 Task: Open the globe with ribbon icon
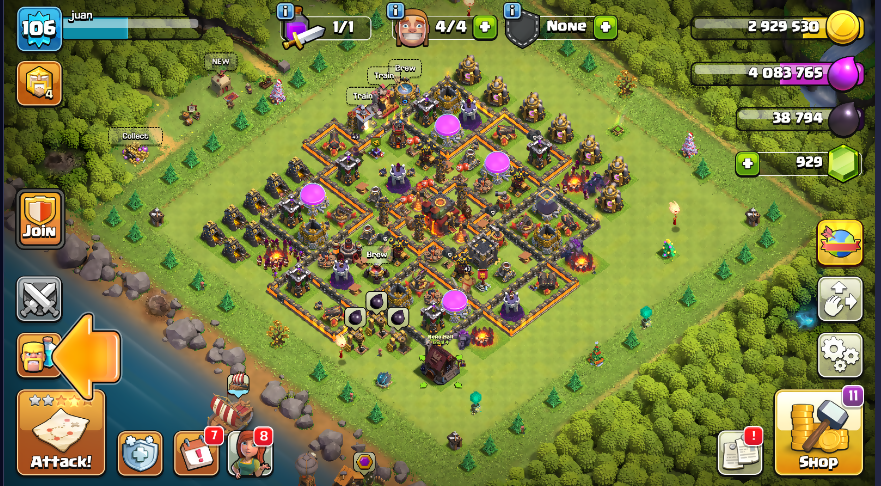click(x=839, y=243)
